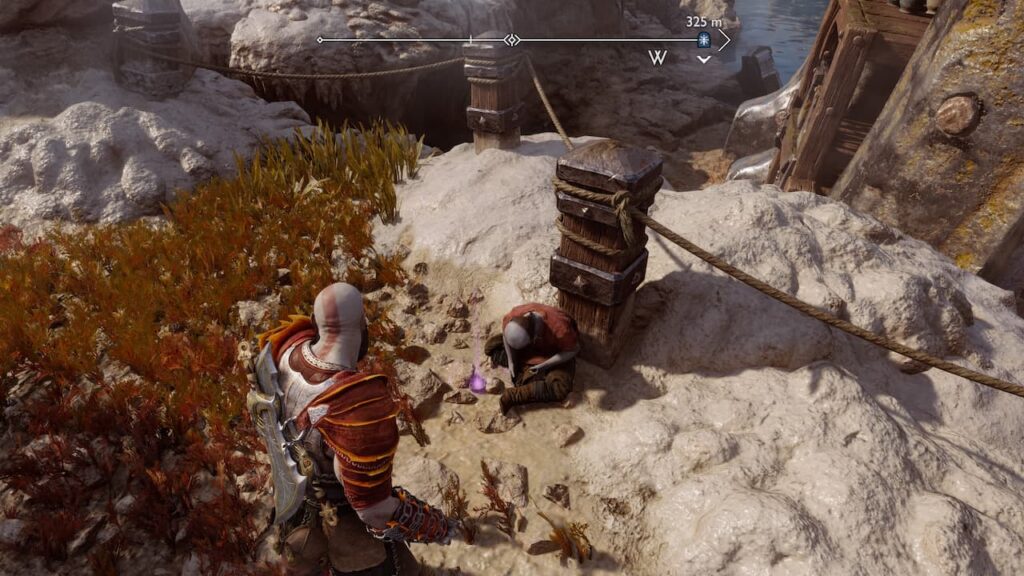Select the diamond marker on the compass bar
The image size is (1024, 576).
[512, 40]
